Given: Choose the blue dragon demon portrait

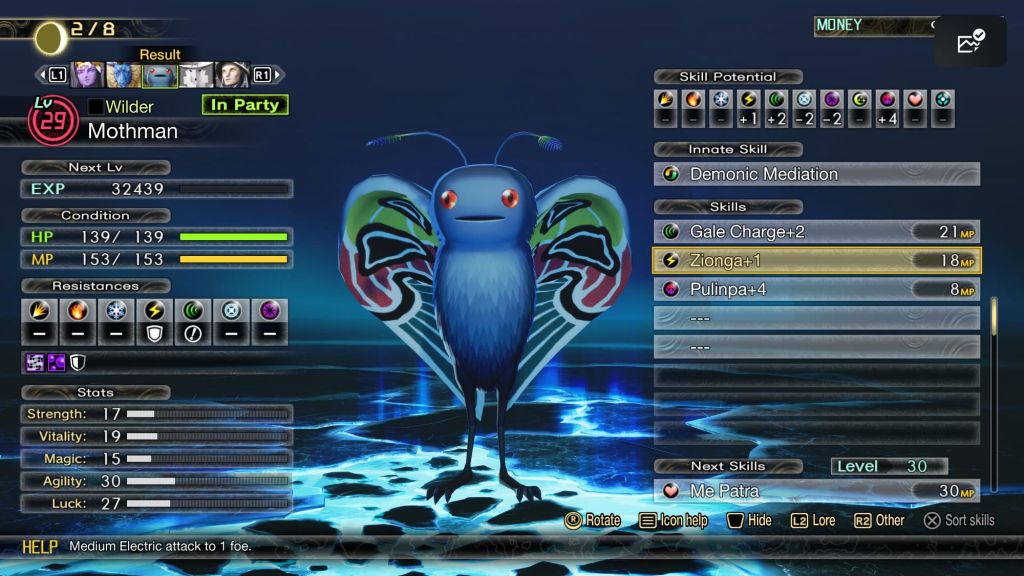Looking at the screenshot, I should [x=124, y=75].
